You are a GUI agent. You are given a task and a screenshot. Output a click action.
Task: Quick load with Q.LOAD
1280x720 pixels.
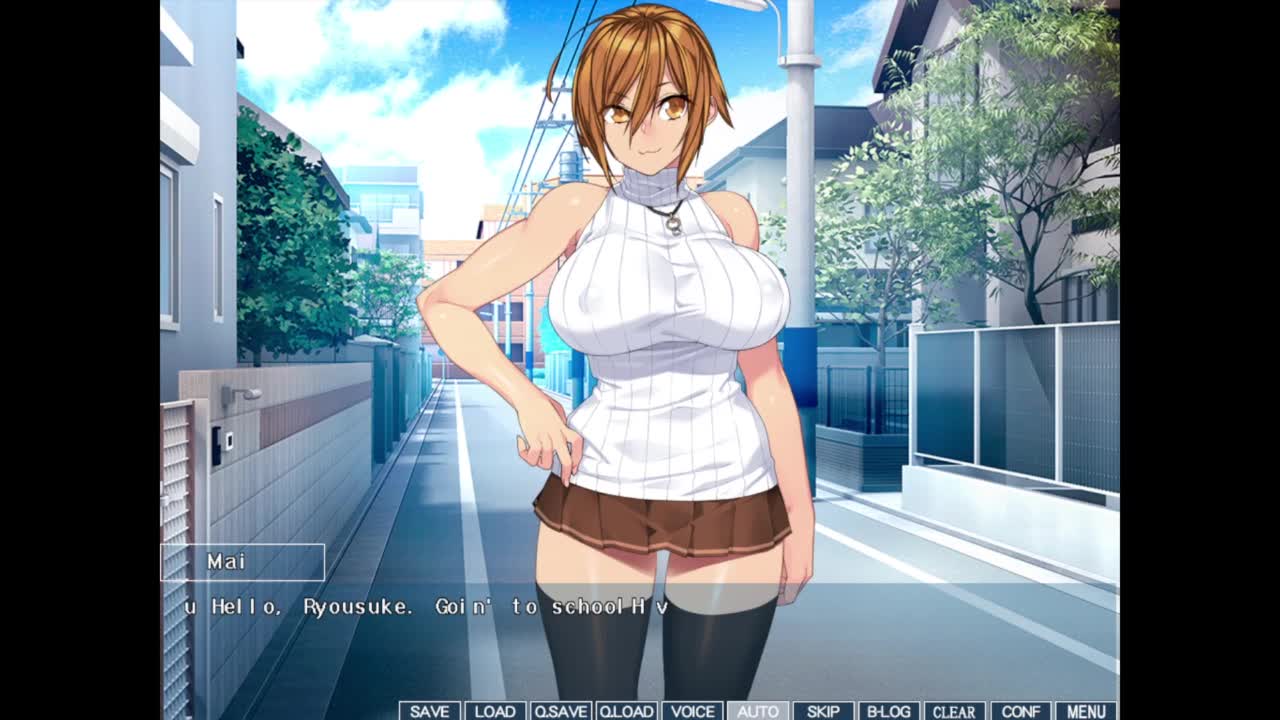[626, 711]
